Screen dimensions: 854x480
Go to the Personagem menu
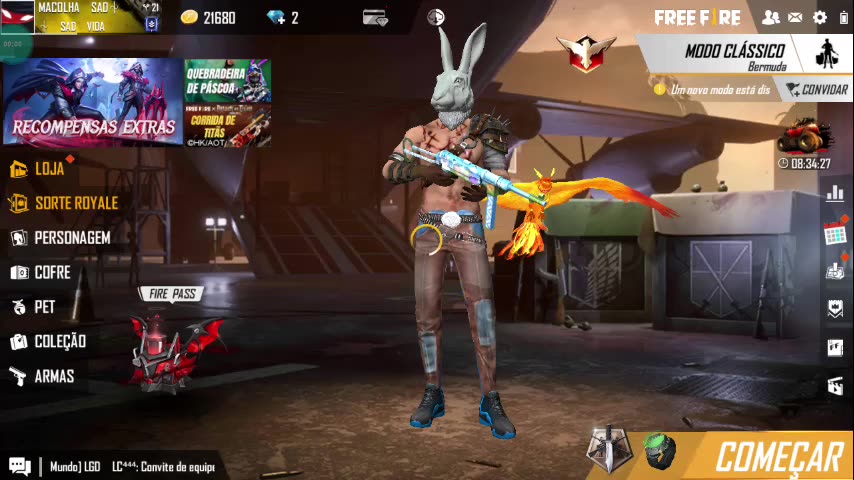70,238
